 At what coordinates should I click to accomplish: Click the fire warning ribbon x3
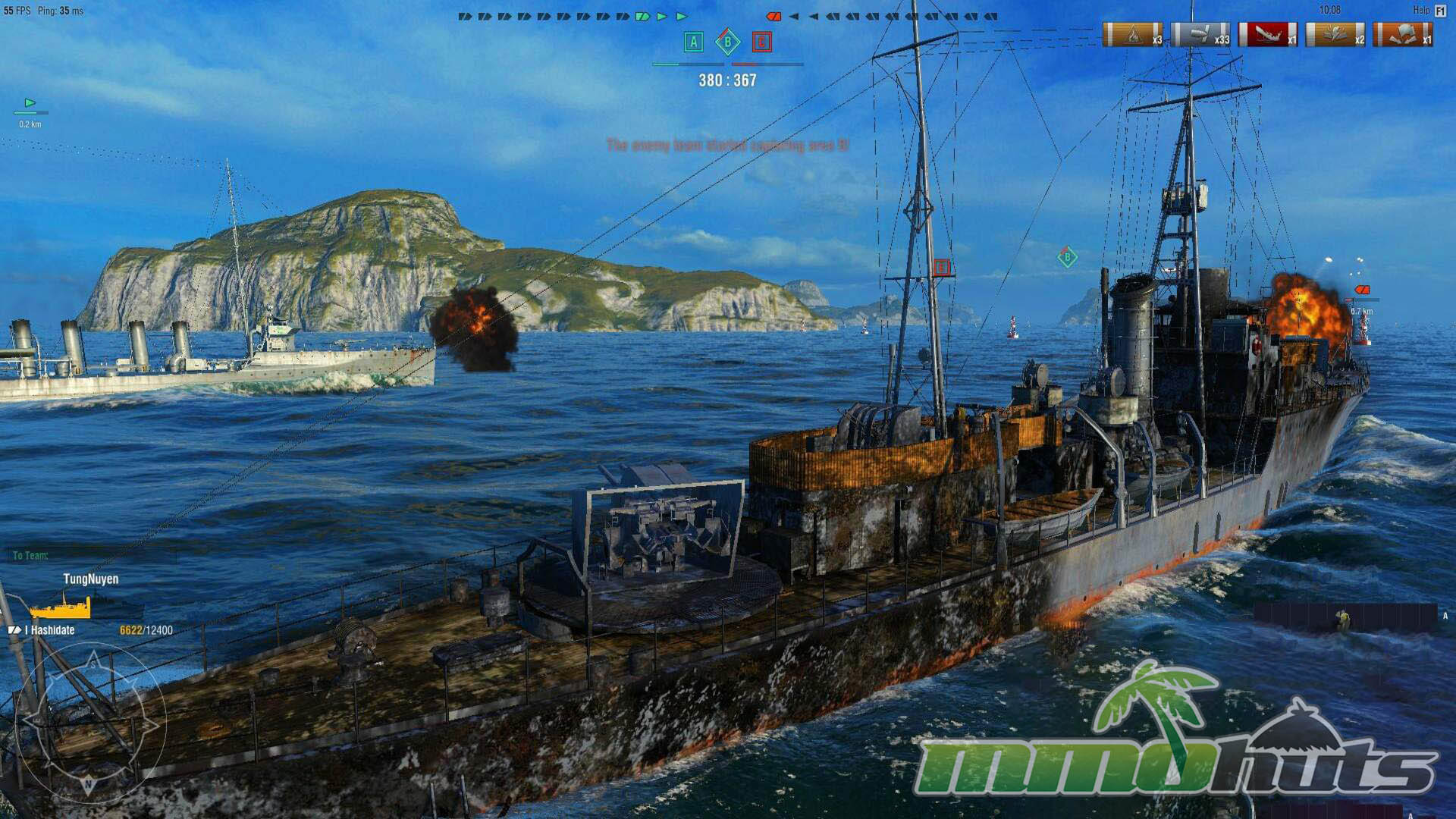[1132, 35]
